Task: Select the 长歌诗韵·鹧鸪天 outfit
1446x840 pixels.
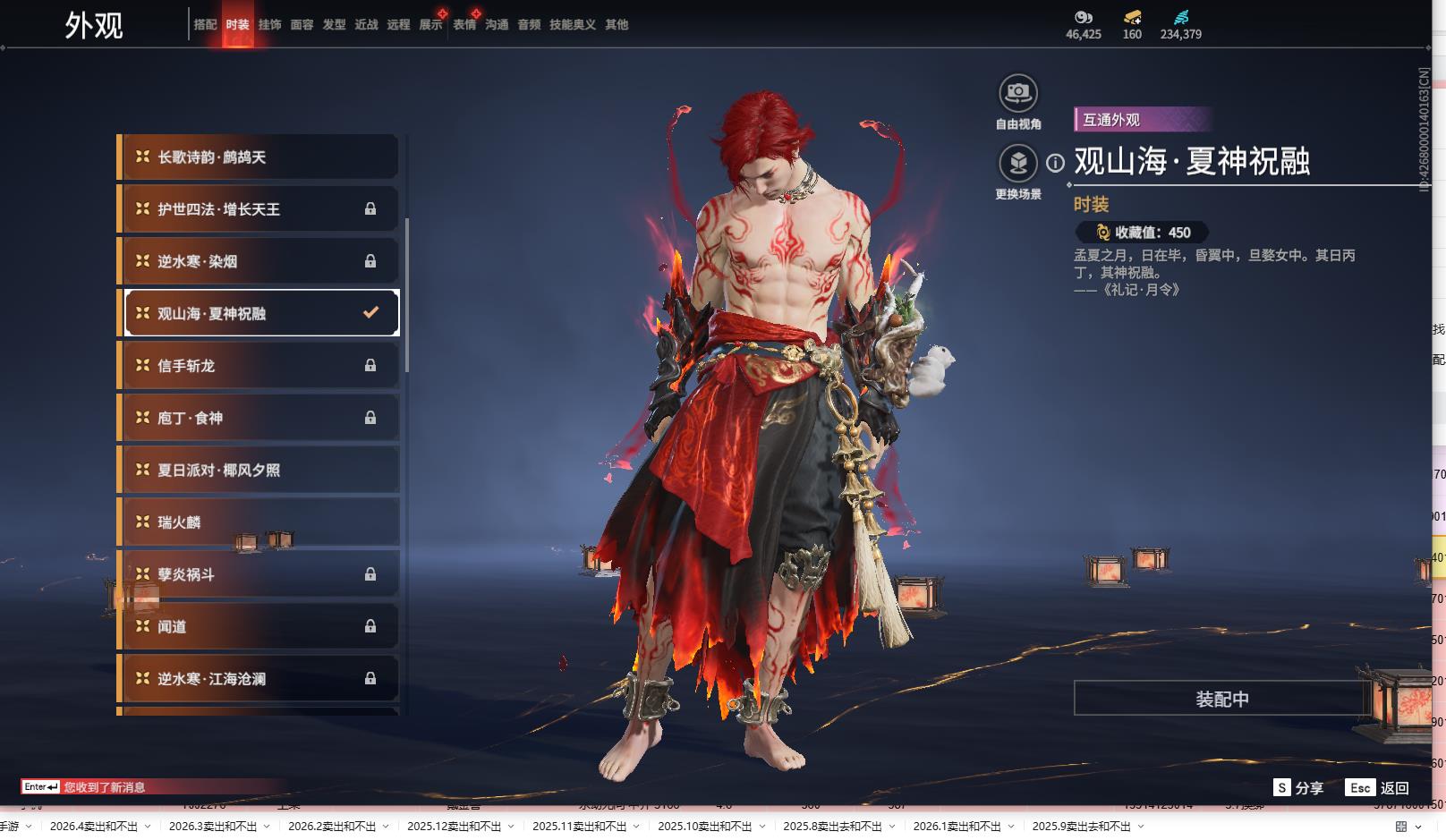Action: 259,157
